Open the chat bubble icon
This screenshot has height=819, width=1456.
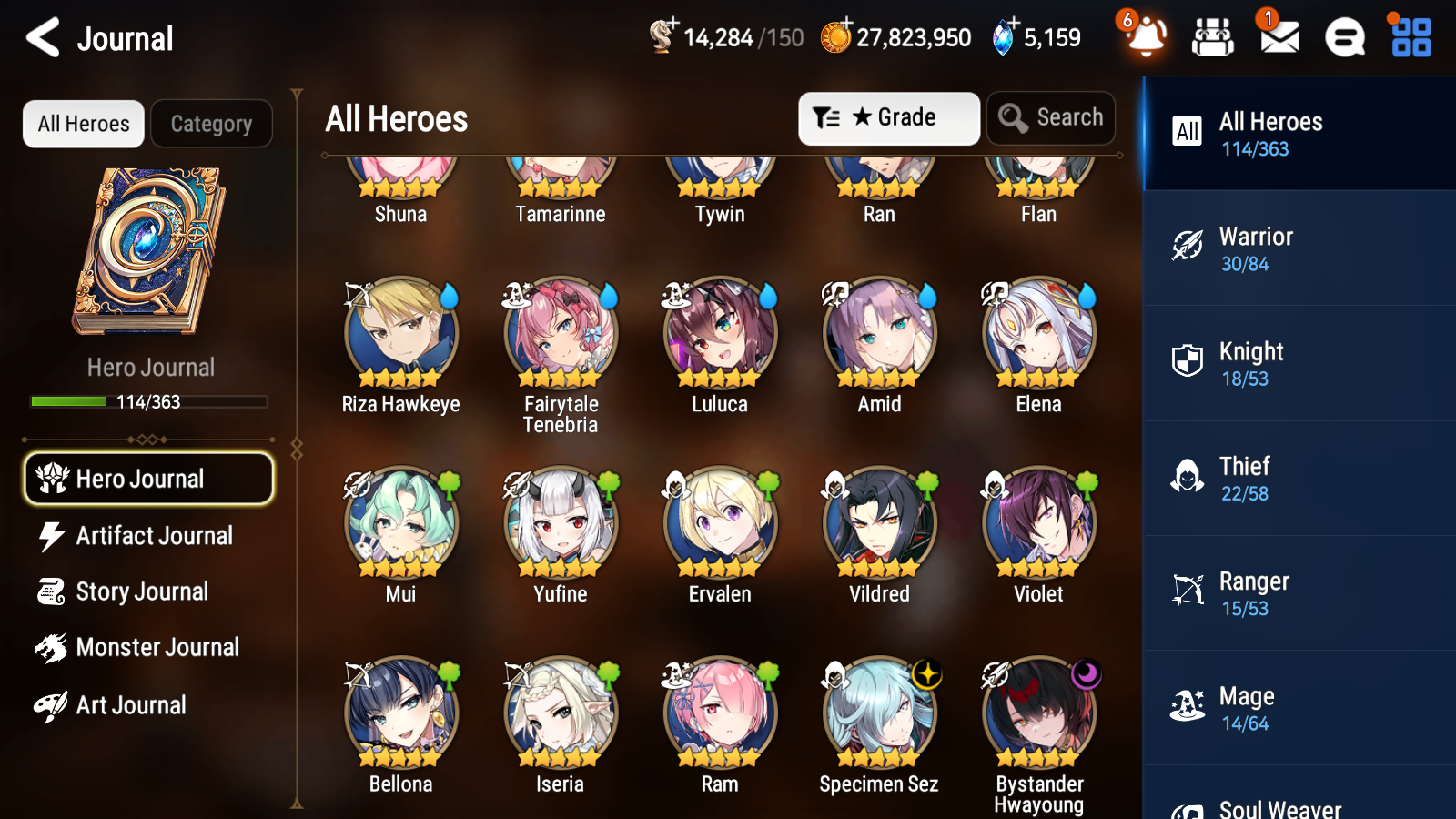click(x=1343, y=37)
